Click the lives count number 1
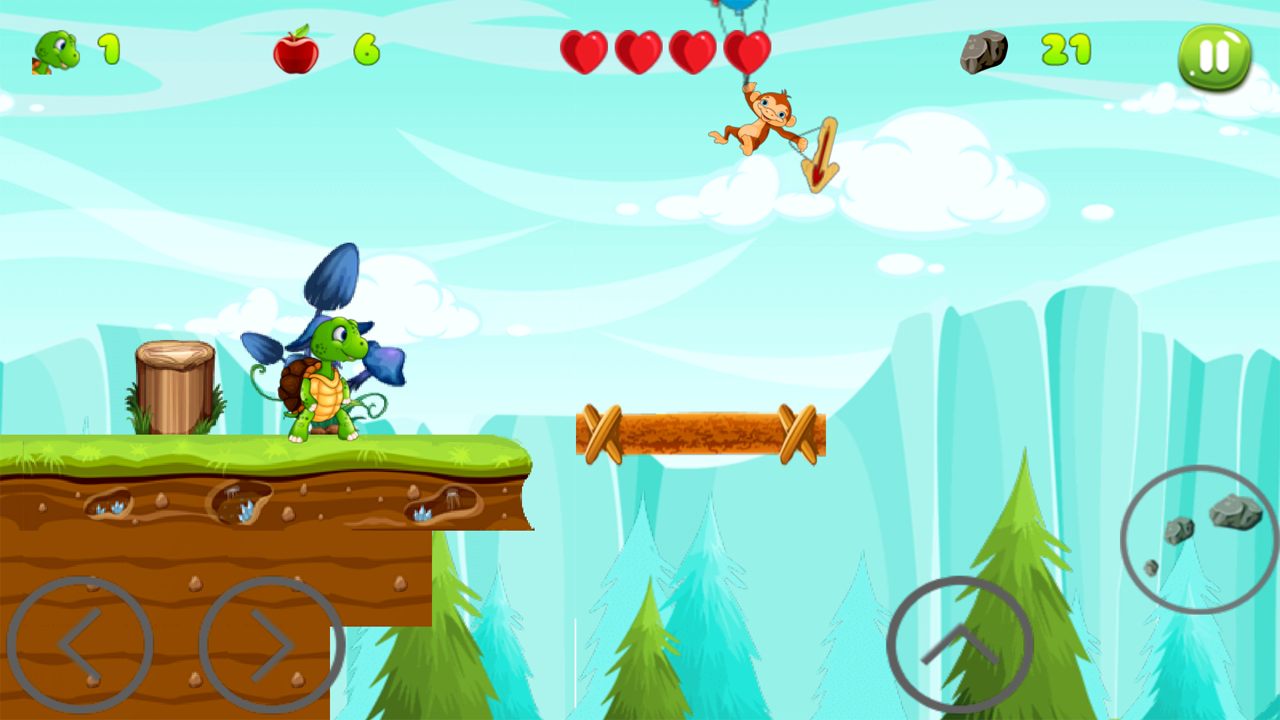Viewport: 1280px width, 720px height. pos(110,50)
